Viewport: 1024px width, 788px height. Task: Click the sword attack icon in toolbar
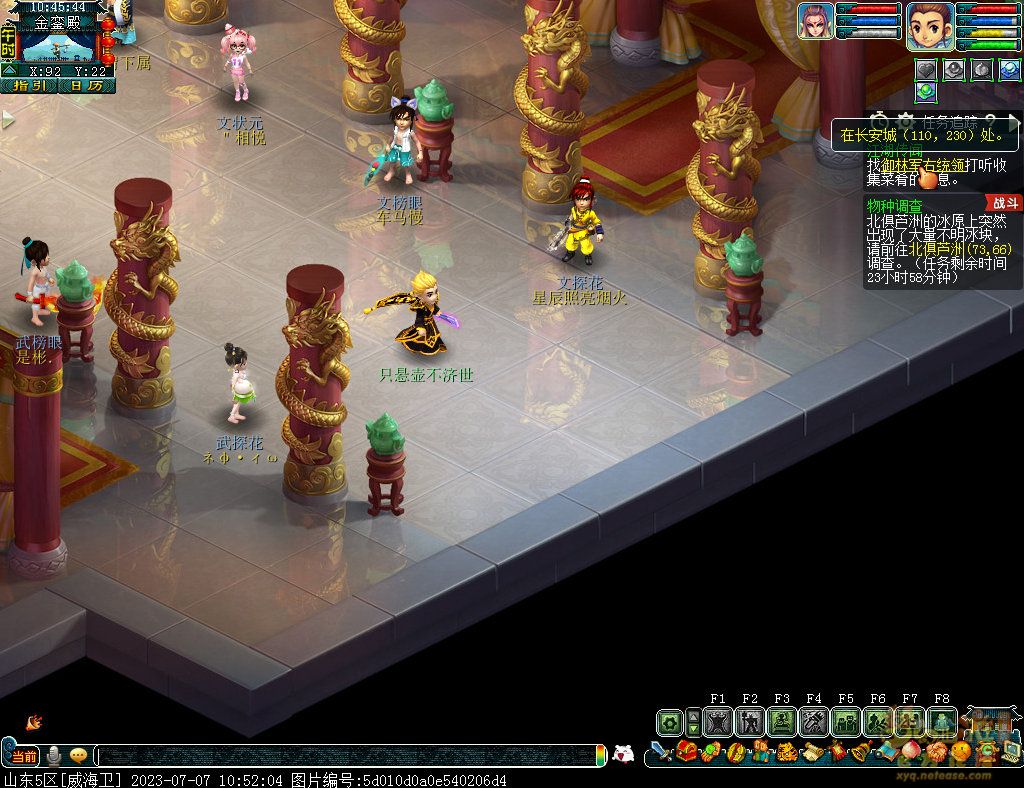(659, 752)
